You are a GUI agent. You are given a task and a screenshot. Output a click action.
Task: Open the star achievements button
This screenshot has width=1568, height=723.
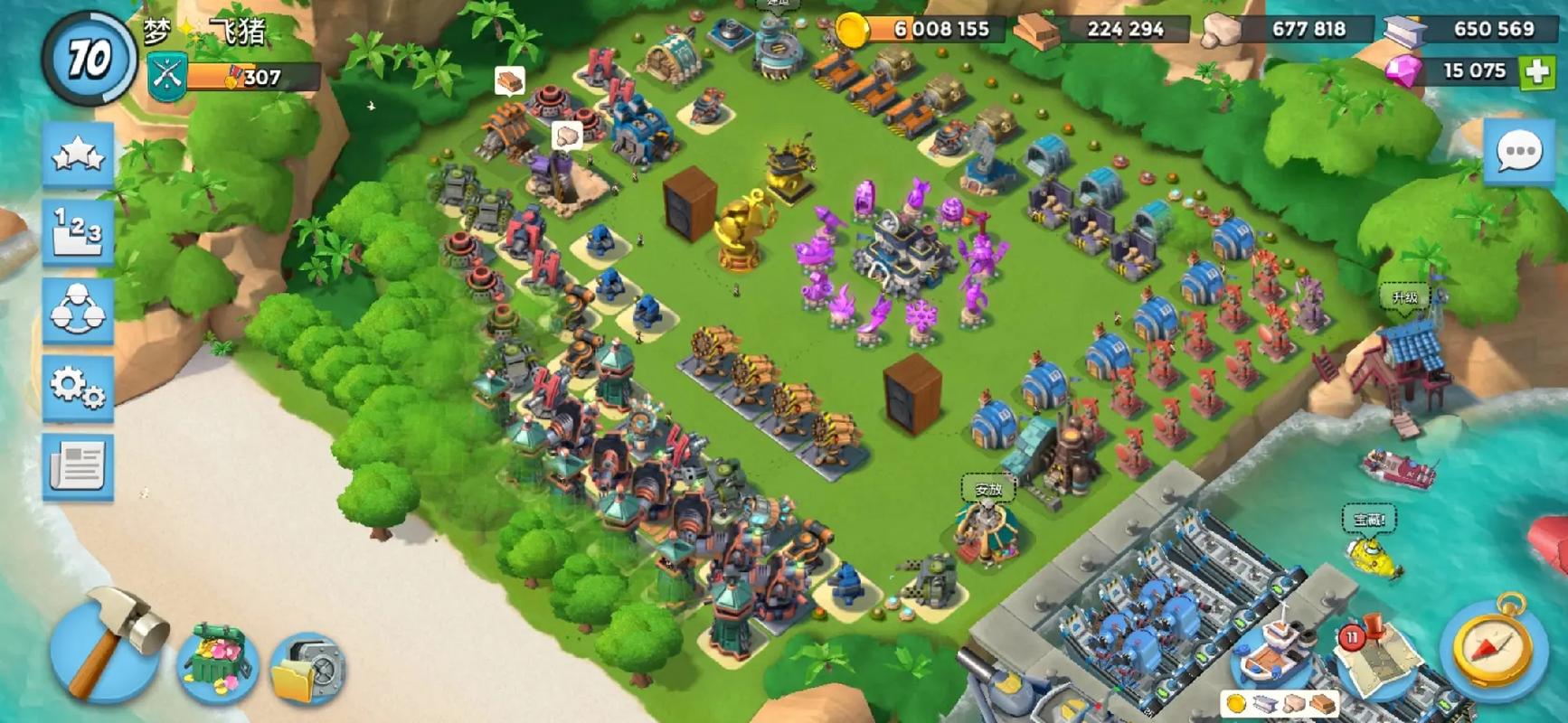(78, 155)
